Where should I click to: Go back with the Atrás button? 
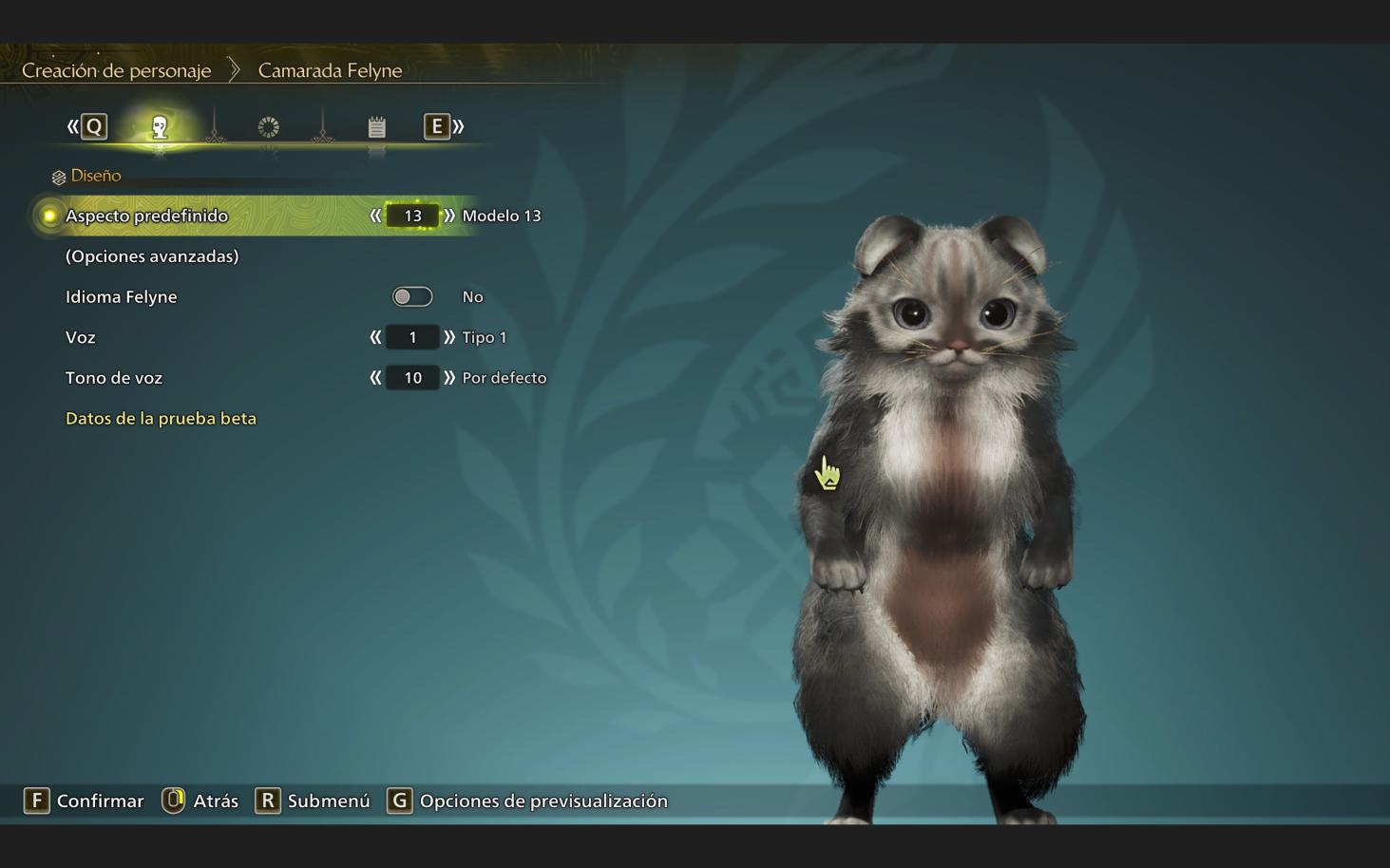[x=200, y=802]
